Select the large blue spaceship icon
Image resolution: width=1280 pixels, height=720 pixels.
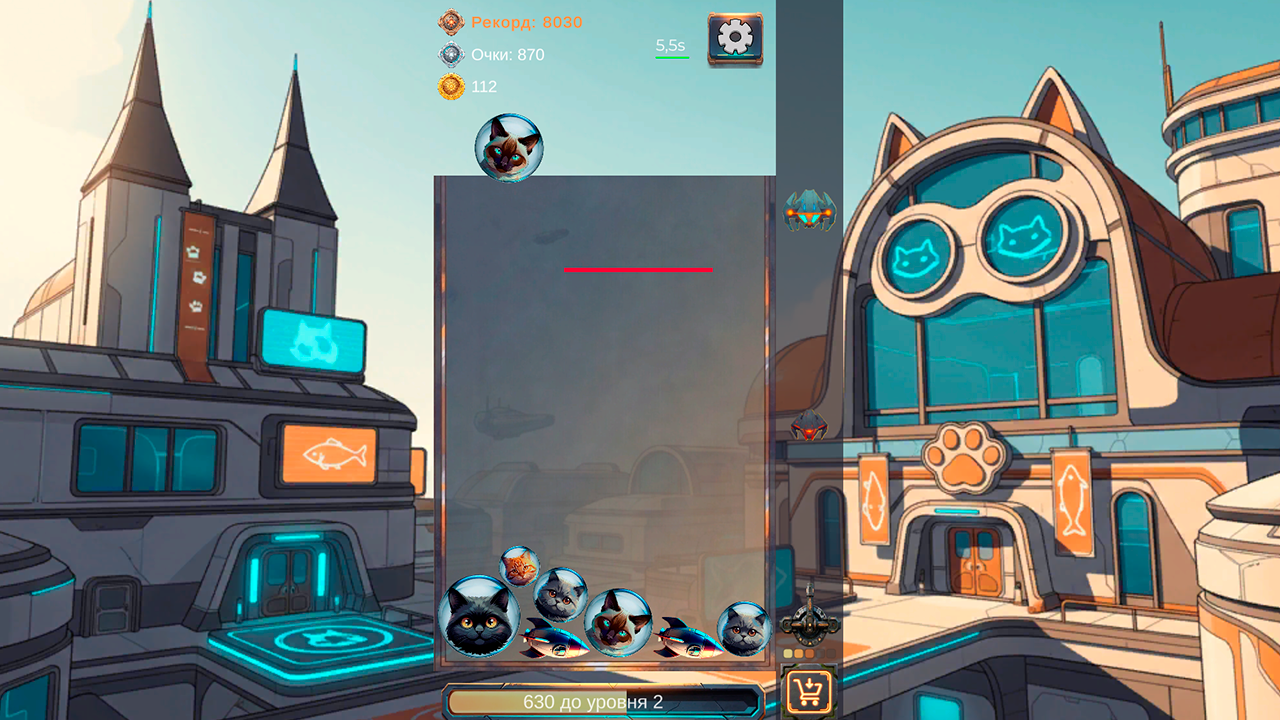pyautogui.click(x=809, y=210)
